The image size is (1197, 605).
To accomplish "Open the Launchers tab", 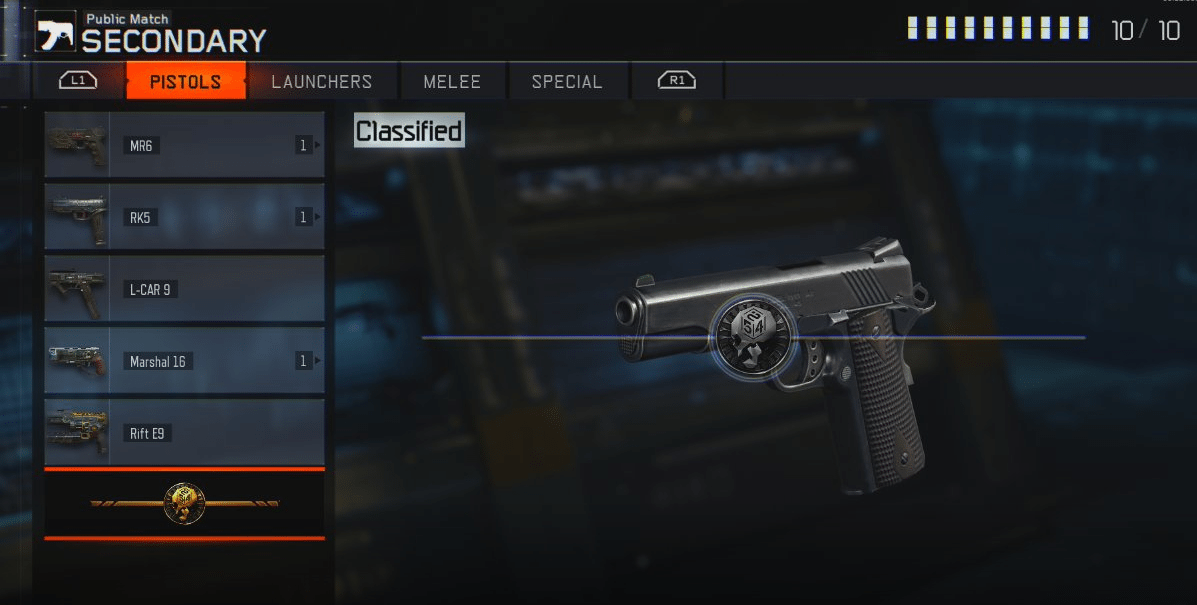I will click(x=321, y=81).
